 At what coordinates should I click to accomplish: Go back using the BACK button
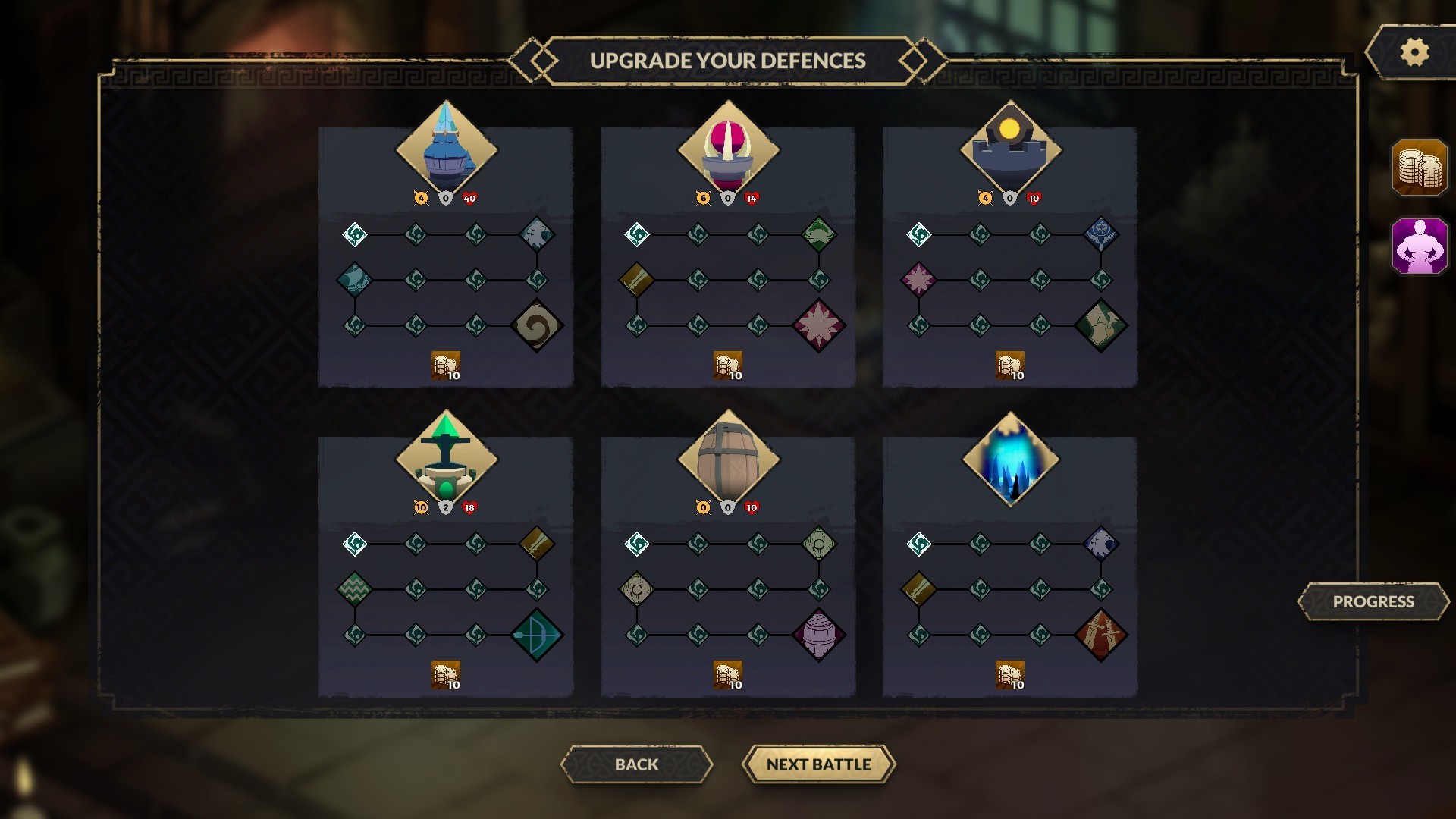click(636, 764)
